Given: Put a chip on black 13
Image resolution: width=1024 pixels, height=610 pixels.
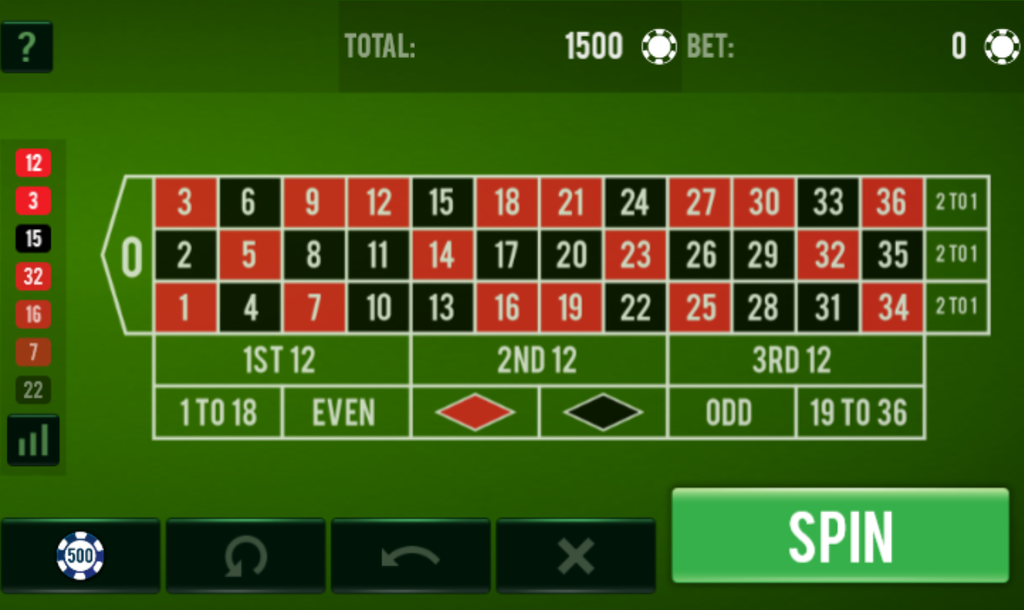Looking at the screenshot, I should (x=442, y=307).
